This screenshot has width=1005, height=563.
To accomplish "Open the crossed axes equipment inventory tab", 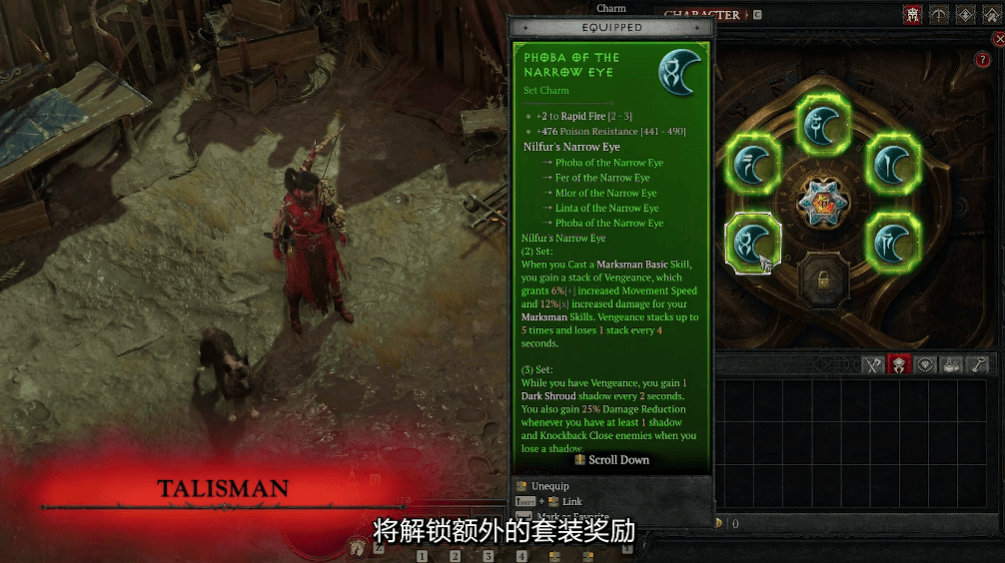I will pyautogui.click(x=873, y=365).
